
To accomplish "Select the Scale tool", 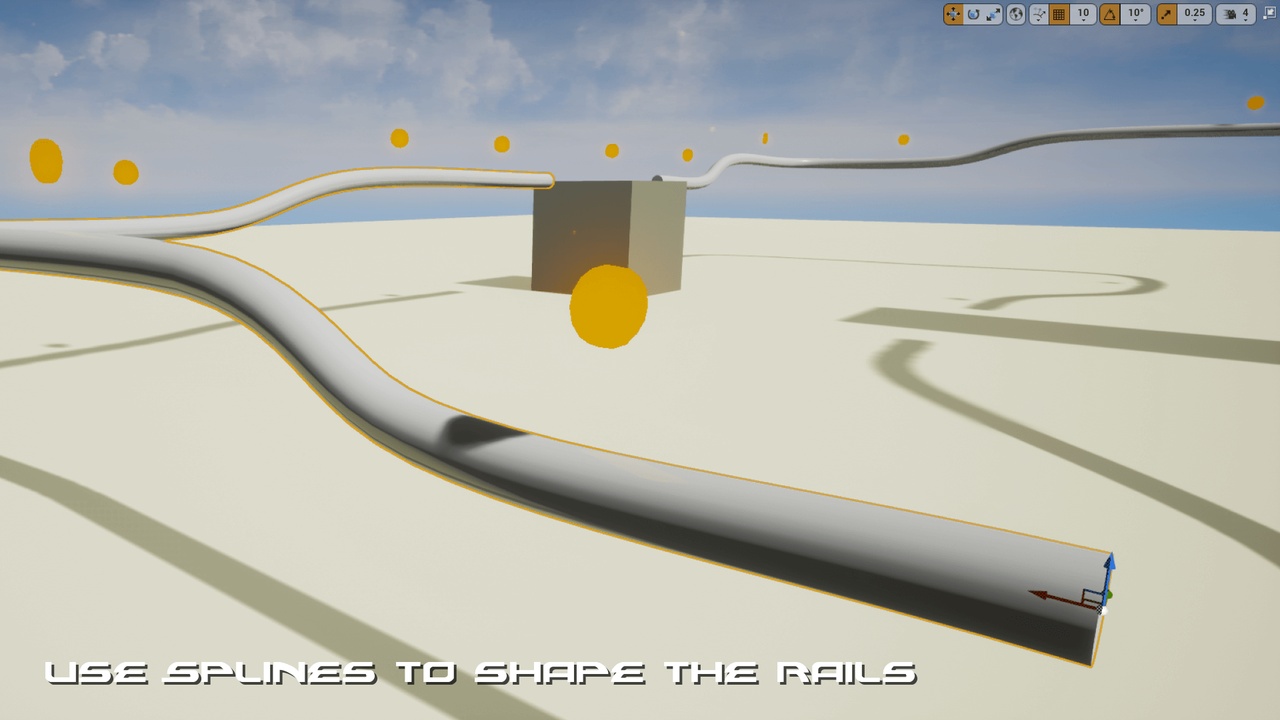I will point(993,14).
